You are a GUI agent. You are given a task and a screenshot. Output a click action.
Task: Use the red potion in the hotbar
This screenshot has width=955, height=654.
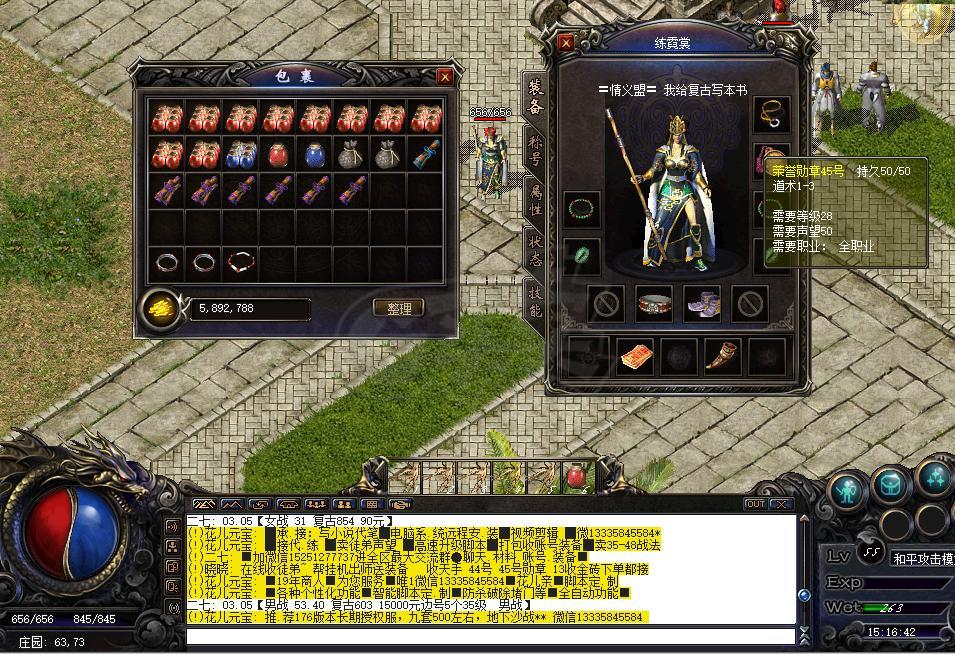pos(577,478)
